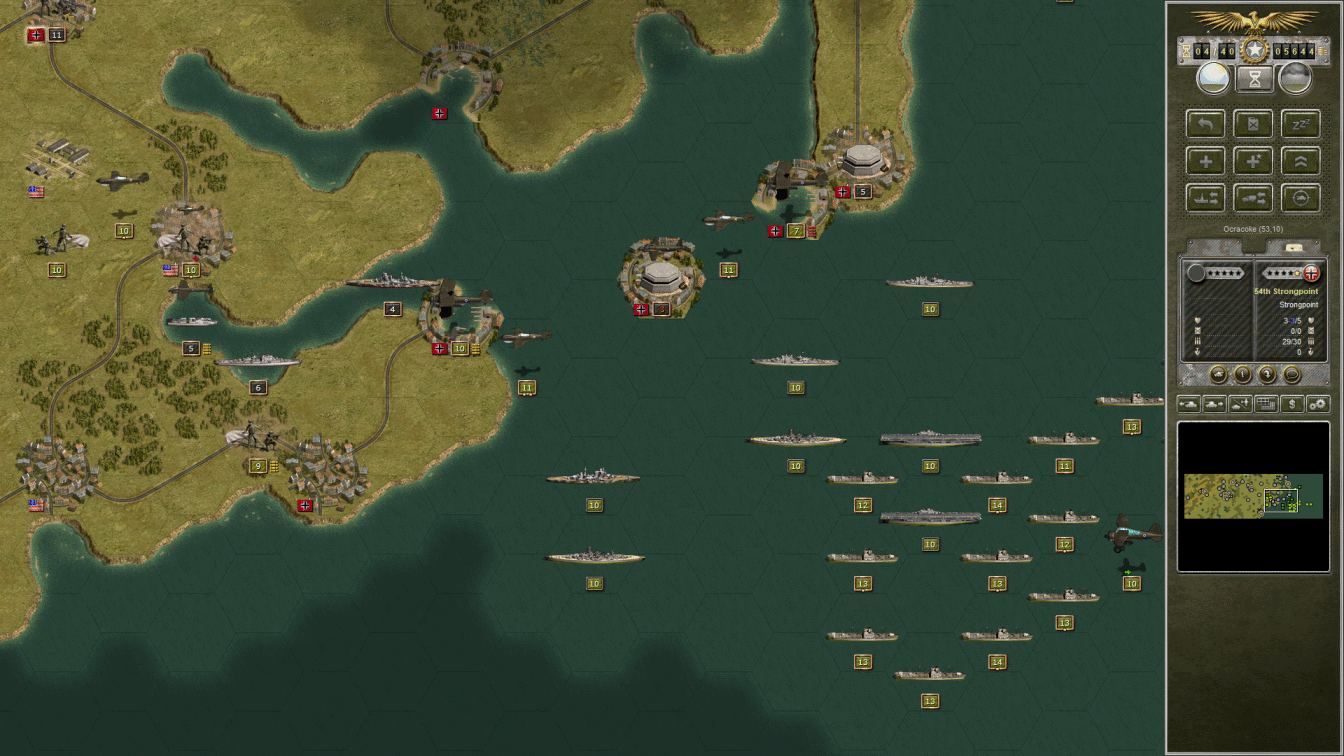Toggle the cloudy weather indicator

tap(1296, 78)
